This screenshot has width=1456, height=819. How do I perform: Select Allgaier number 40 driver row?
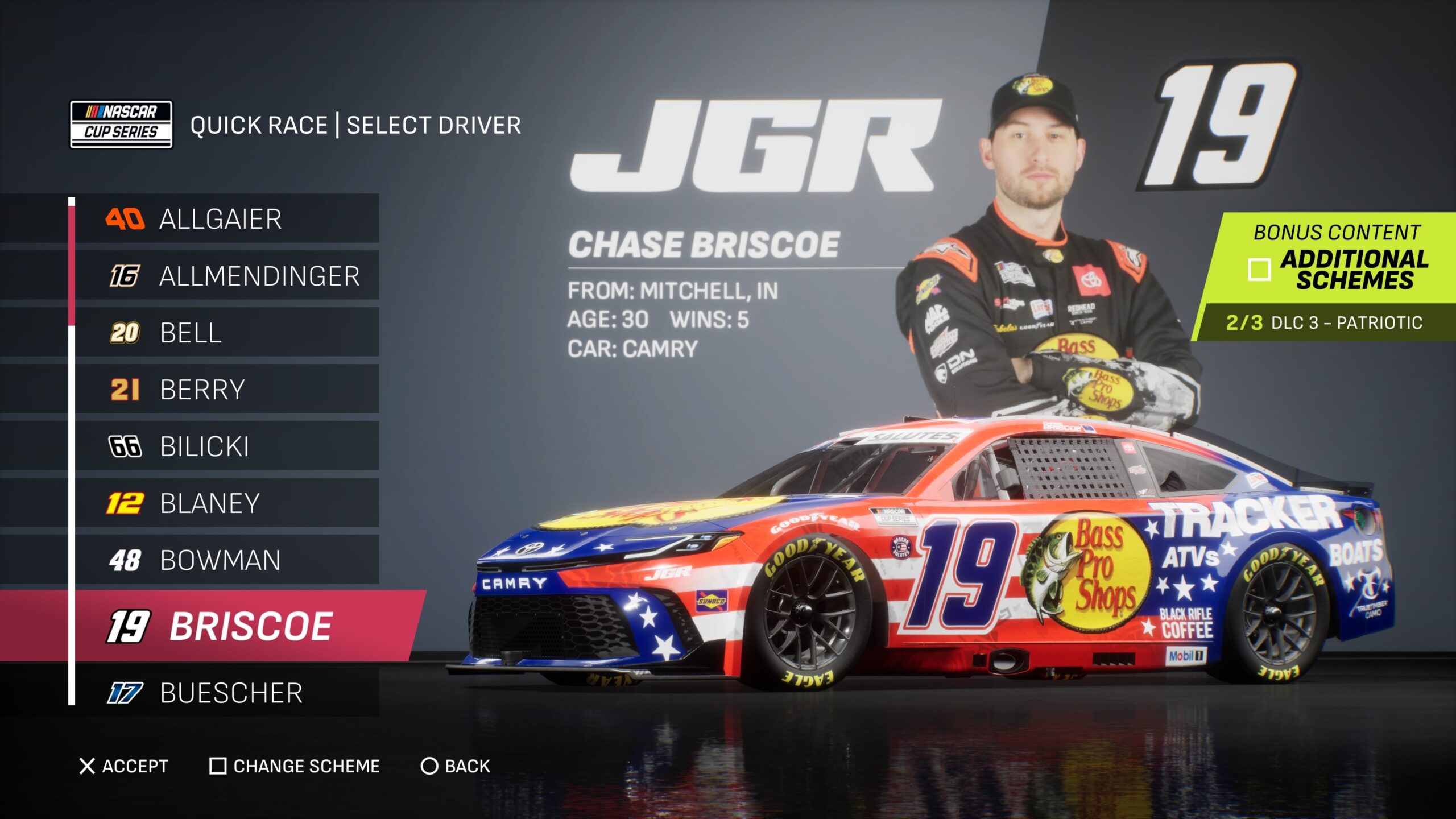pyautogui.click(x=226, y=219)
